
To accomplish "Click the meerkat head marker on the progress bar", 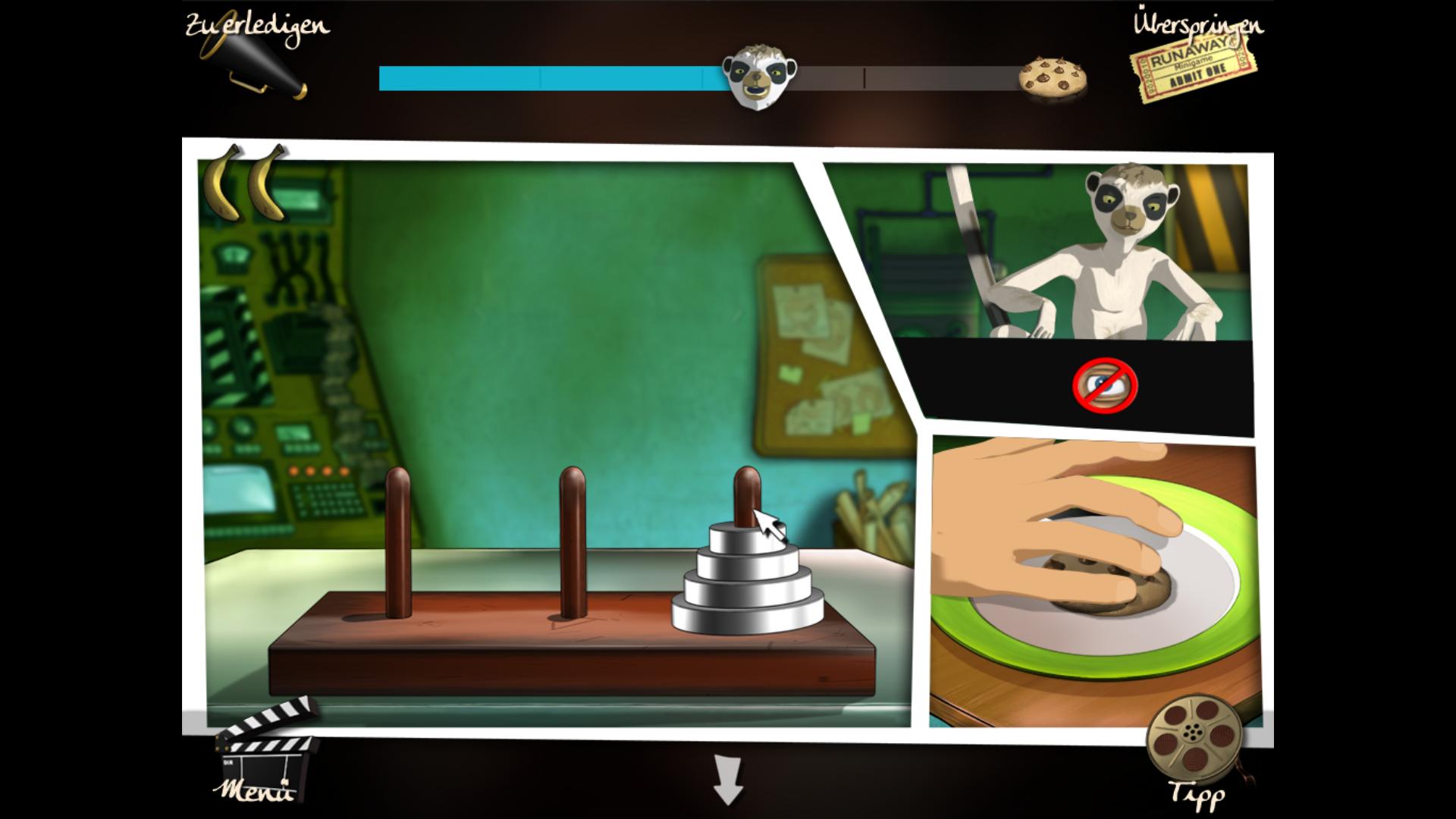I will coord(758,76).
